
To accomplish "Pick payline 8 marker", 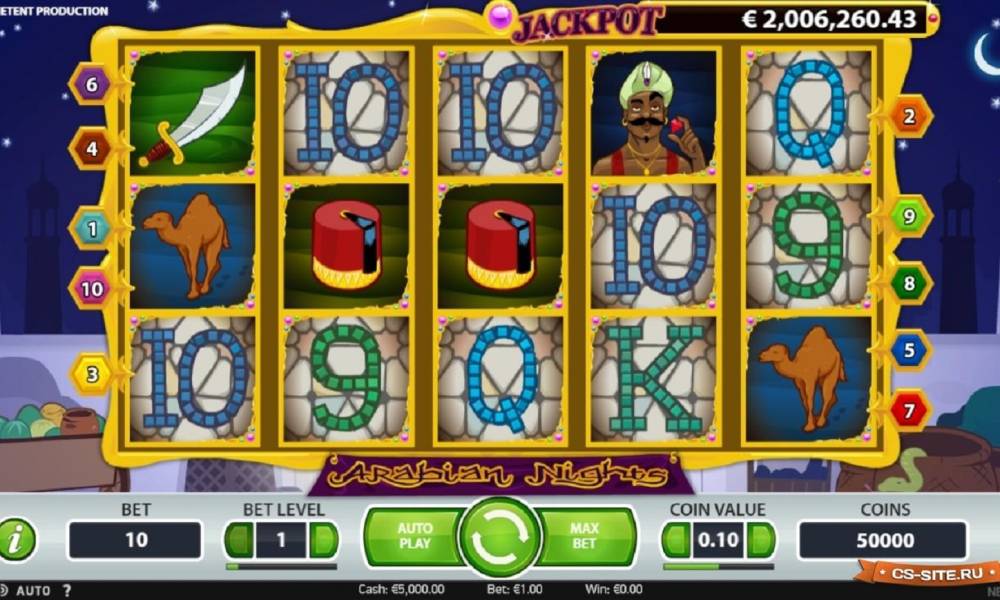I will click(909, 283).
